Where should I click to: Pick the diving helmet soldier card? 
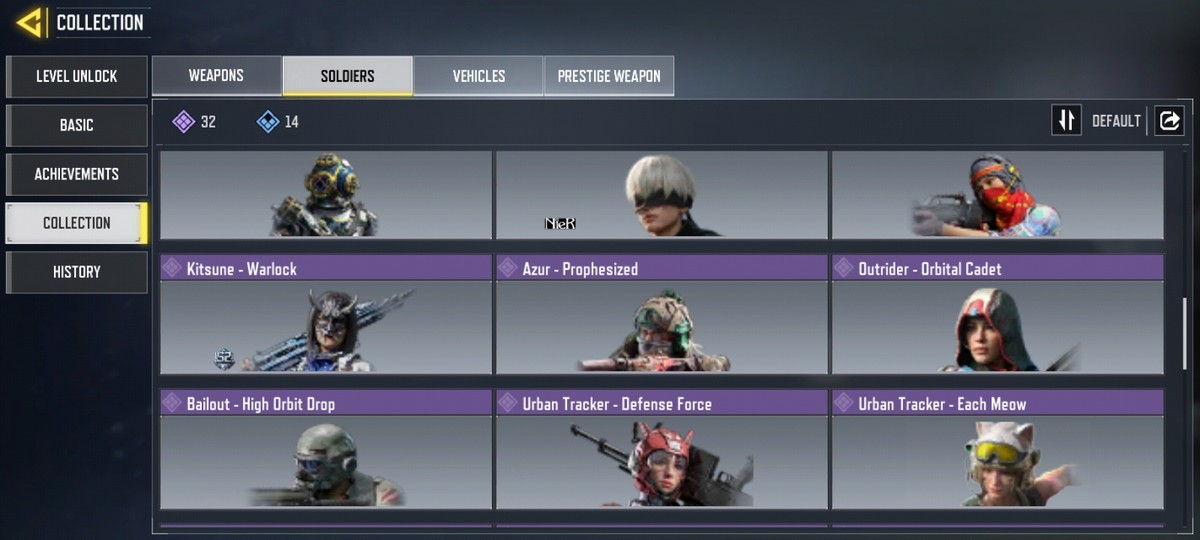pyautogui.click(x=326, y=195)
